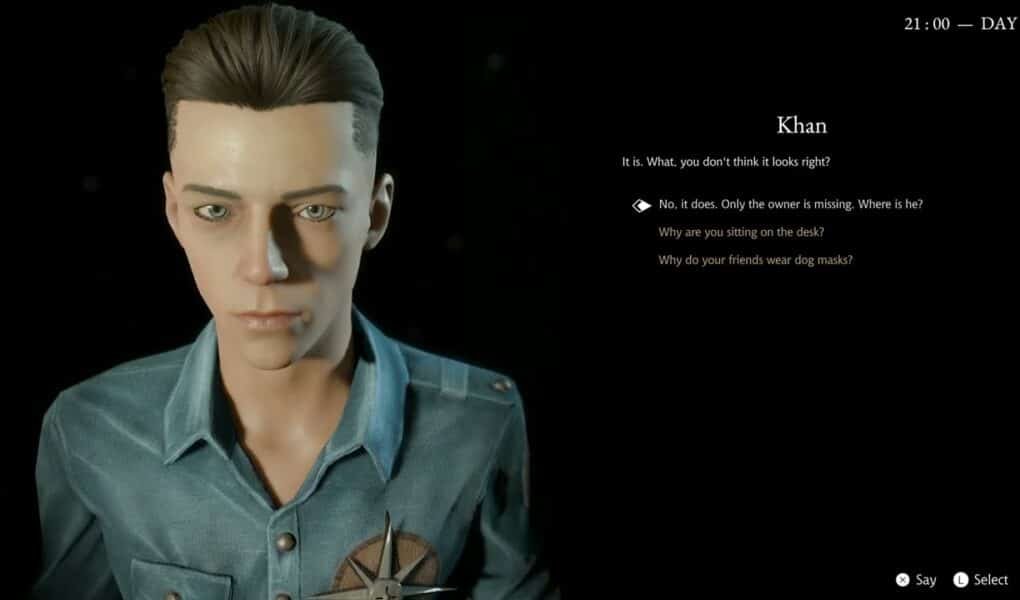Image resolution: width=1020 pixels, height=600 pixels.
Task: Choose reply about the missing owner
Action: tap(790, 205)
